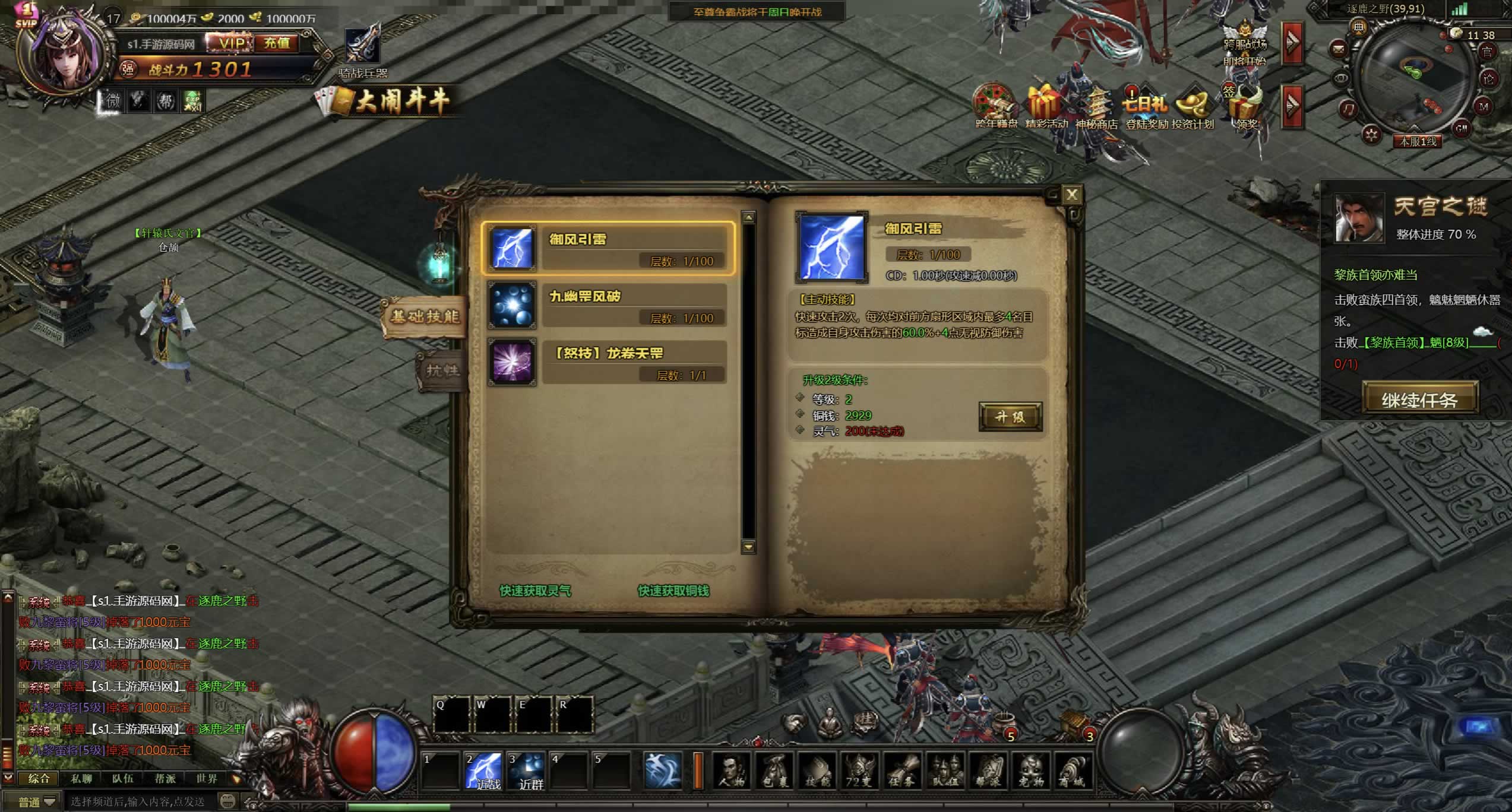Switch chat to the 世界 tab
The width and height of the screenshot is (1512, 812).
tap(207, 778)
